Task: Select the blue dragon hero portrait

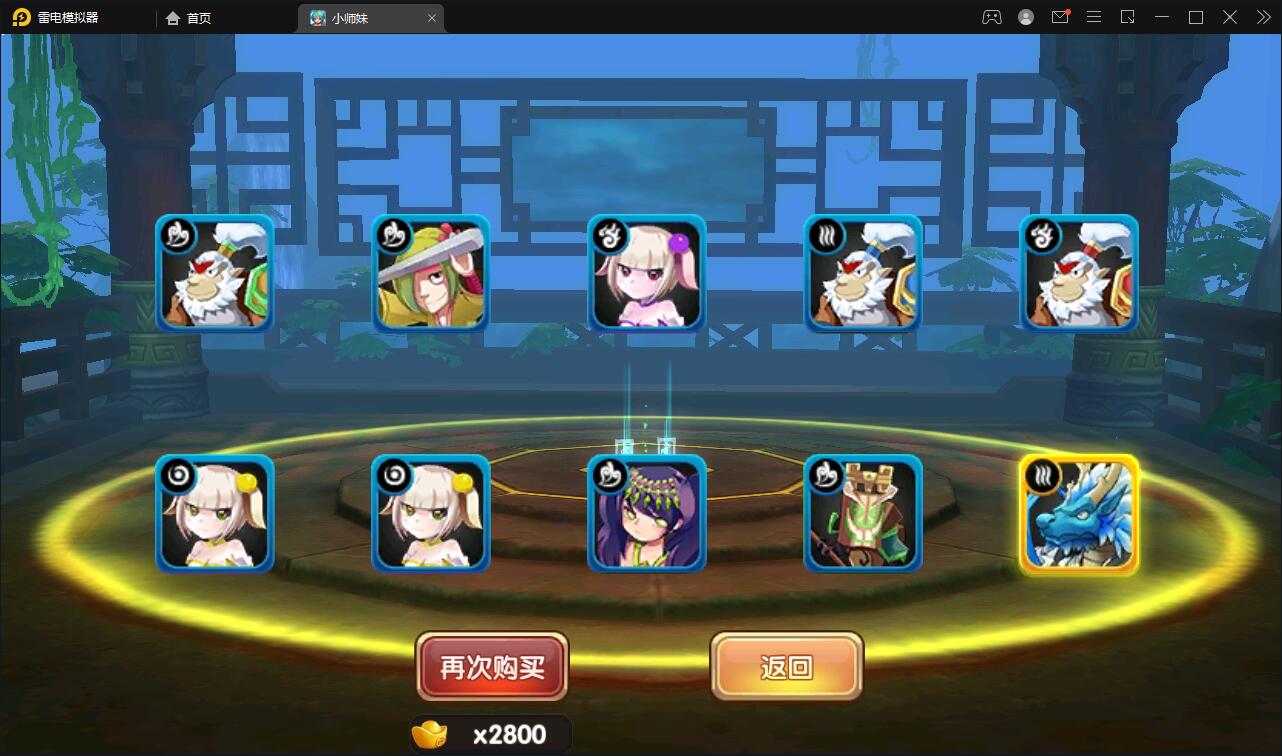Action: coord(1079,514)
